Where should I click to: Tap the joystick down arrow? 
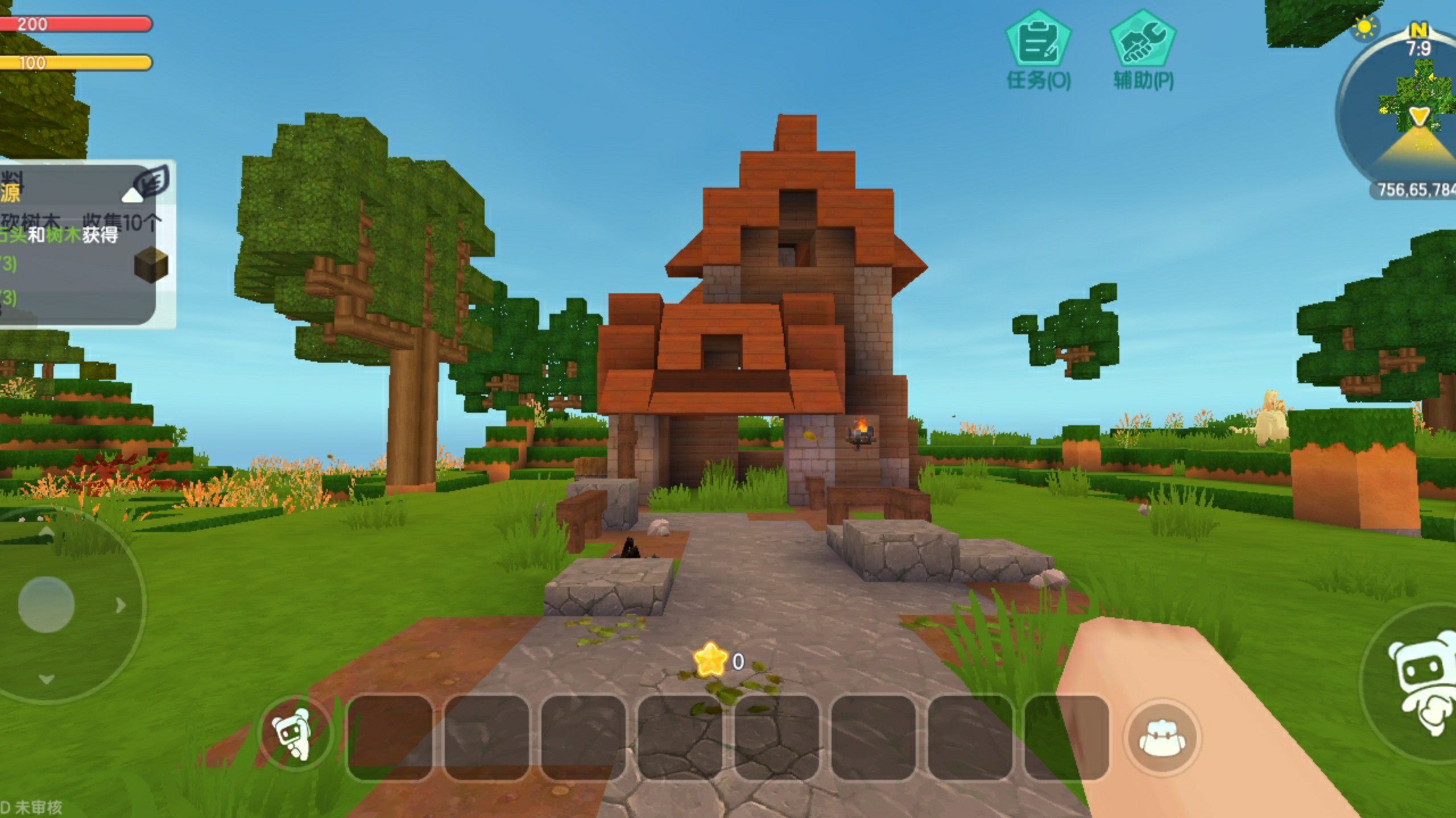(x=47, y=679)
